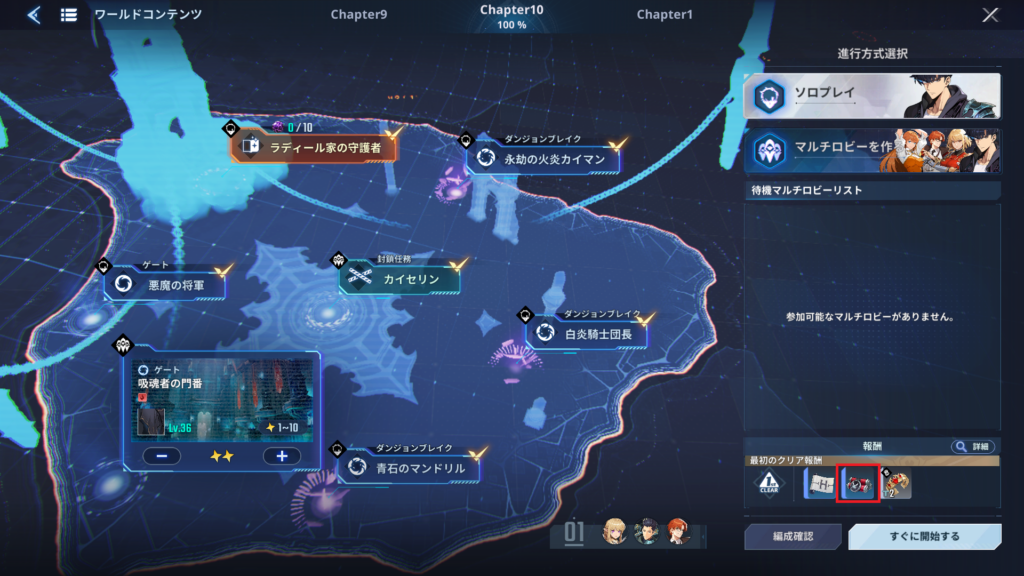
Task: Open reward 詳細 details
Action: 972,446
